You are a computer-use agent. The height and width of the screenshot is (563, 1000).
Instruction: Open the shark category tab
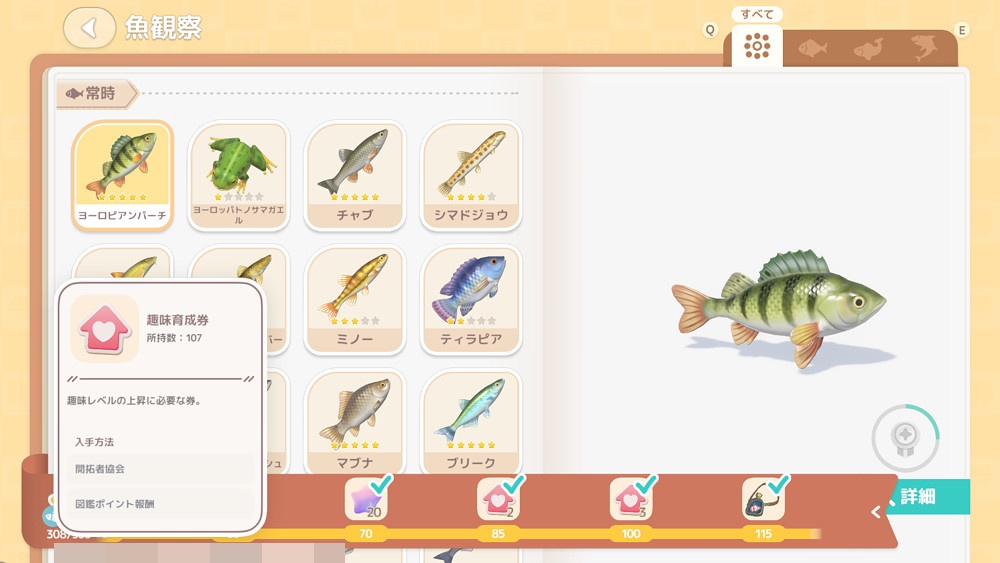point(924,48)
